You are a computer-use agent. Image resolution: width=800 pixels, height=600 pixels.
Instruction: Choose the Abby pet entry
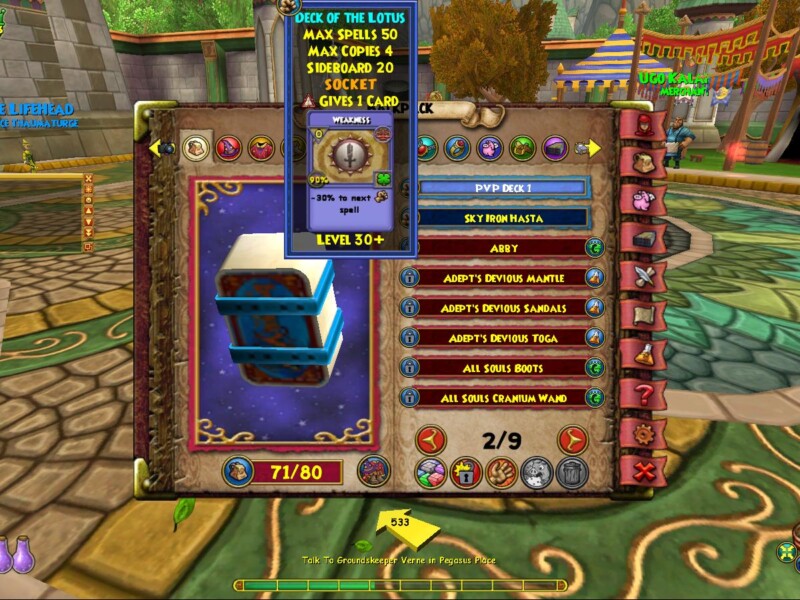point(502,247)
